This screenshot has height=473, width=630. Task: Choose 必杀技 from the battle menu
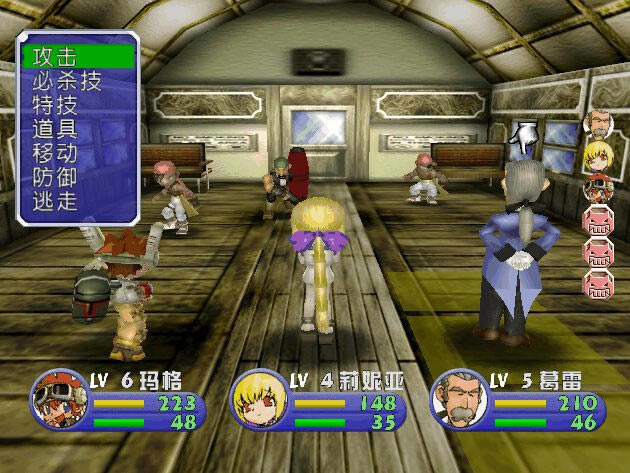point(68,81)
